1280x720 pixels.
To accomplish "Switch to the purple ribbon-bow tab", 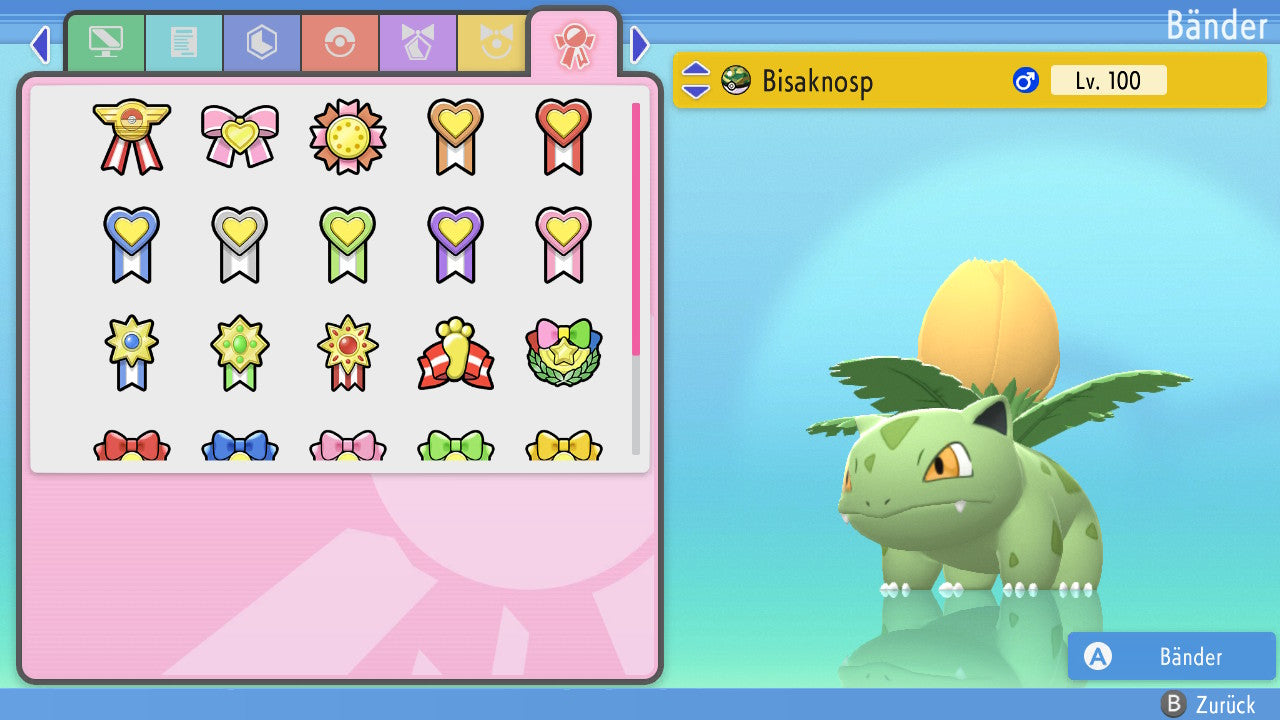I will pos(418,43).
